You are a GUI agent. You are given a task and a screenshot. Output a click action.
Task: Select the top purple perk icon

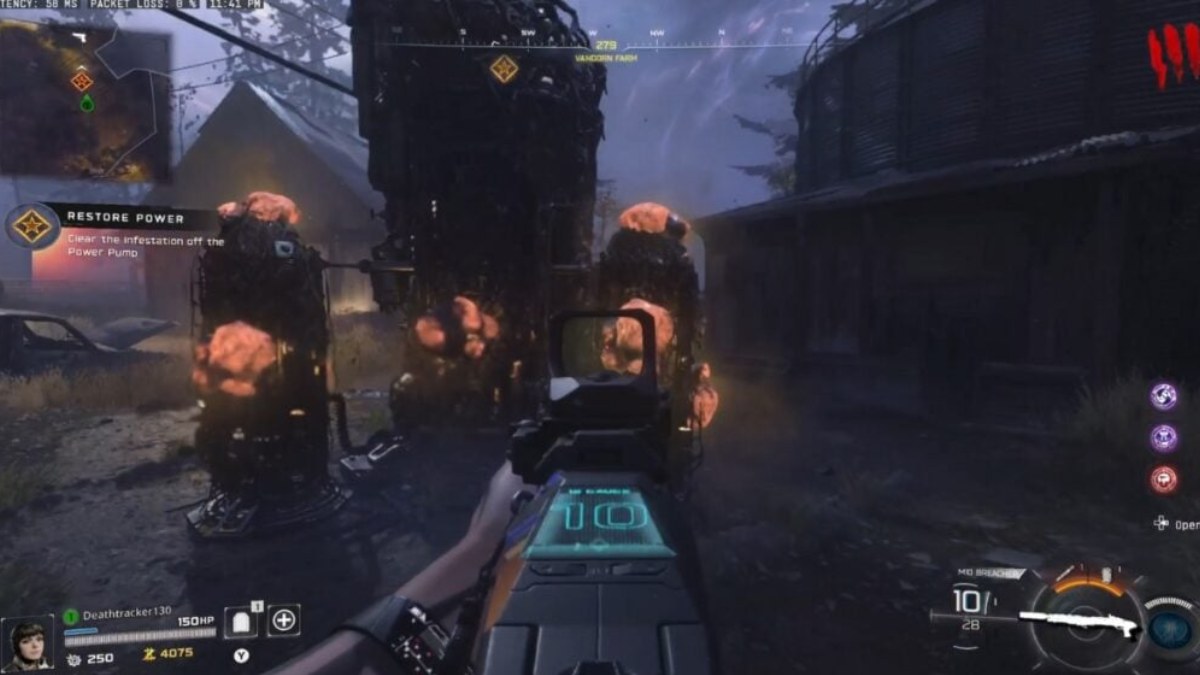(x=1163, y=395)
